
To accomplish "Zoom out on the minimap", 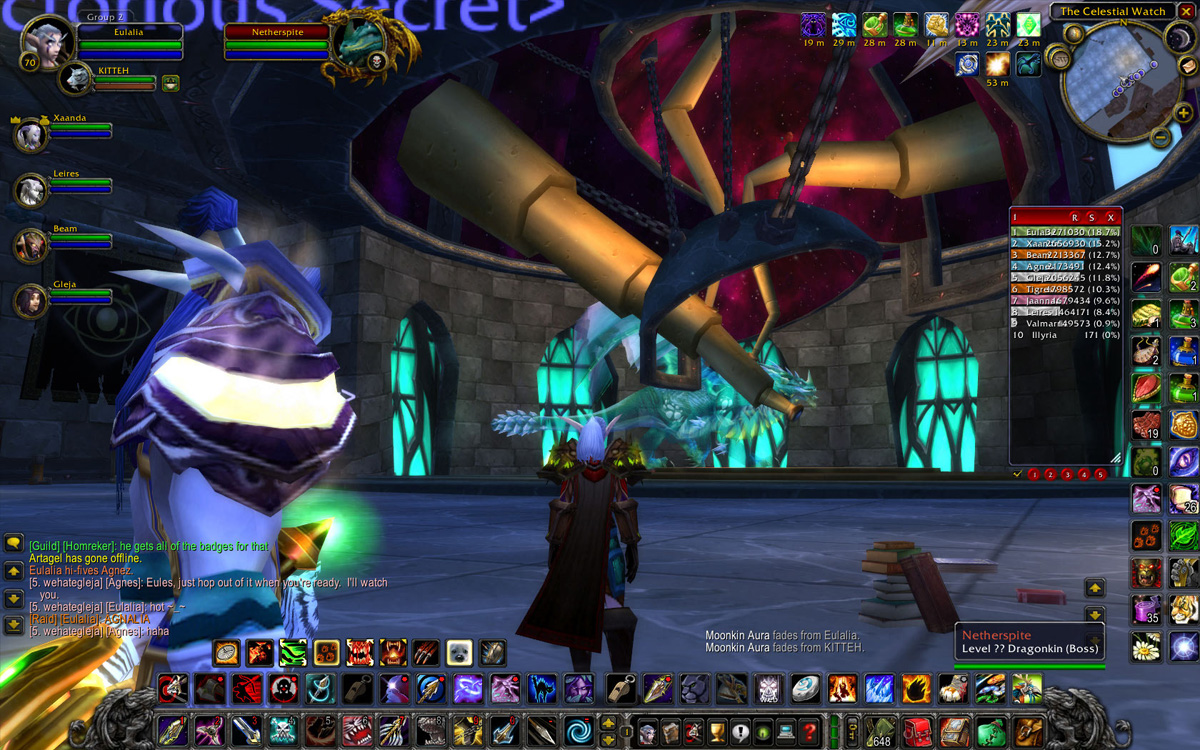I will click(x=1160, y=137).
